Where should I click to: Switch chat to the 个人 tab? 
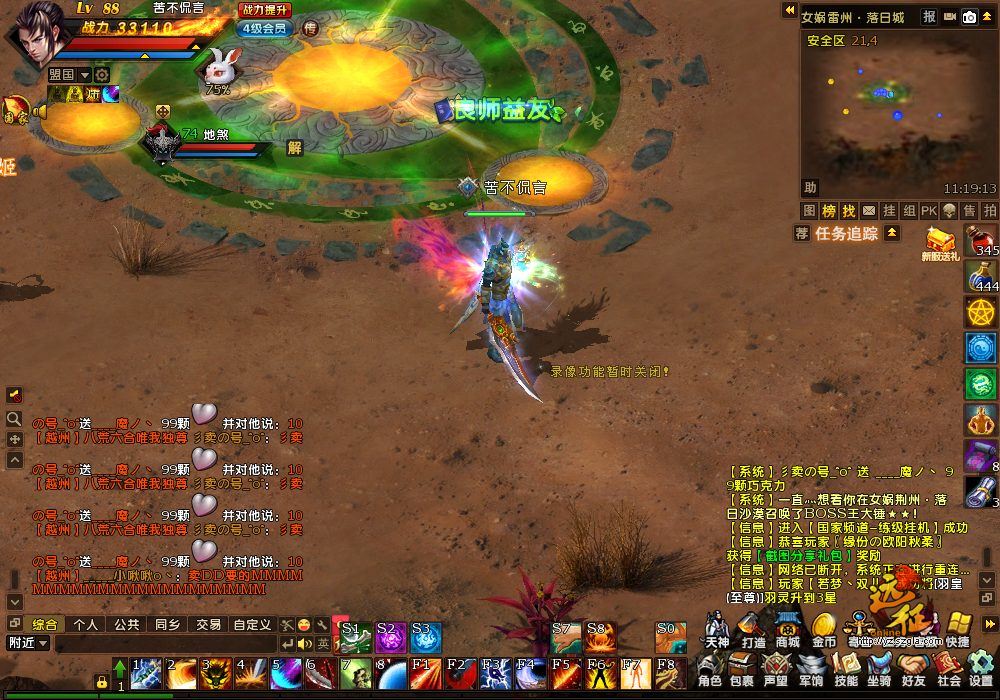point(86,624)
